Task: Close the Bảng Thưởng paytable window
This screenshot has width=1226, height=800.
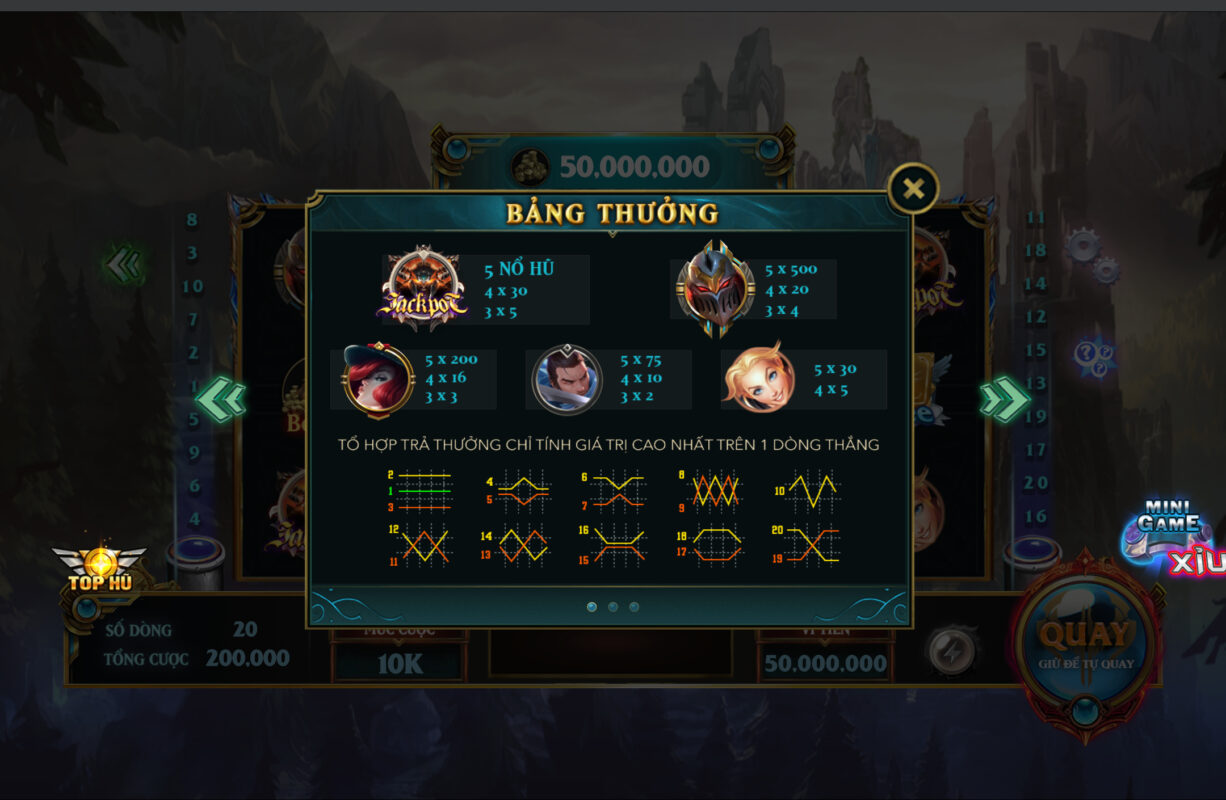Action: point(913,188)
